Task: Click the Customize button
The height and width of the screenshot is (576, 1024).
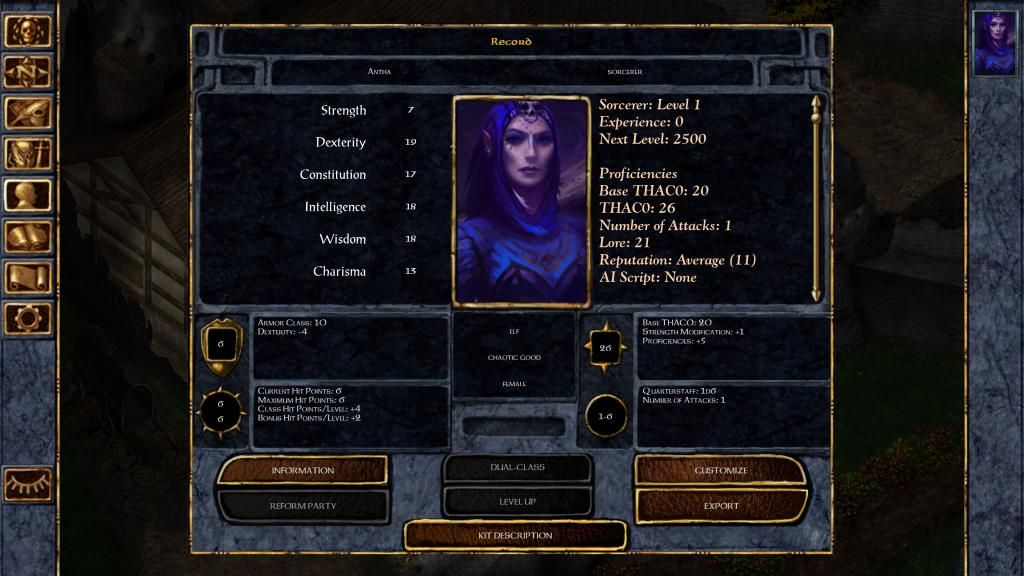Action: (720, 470)
